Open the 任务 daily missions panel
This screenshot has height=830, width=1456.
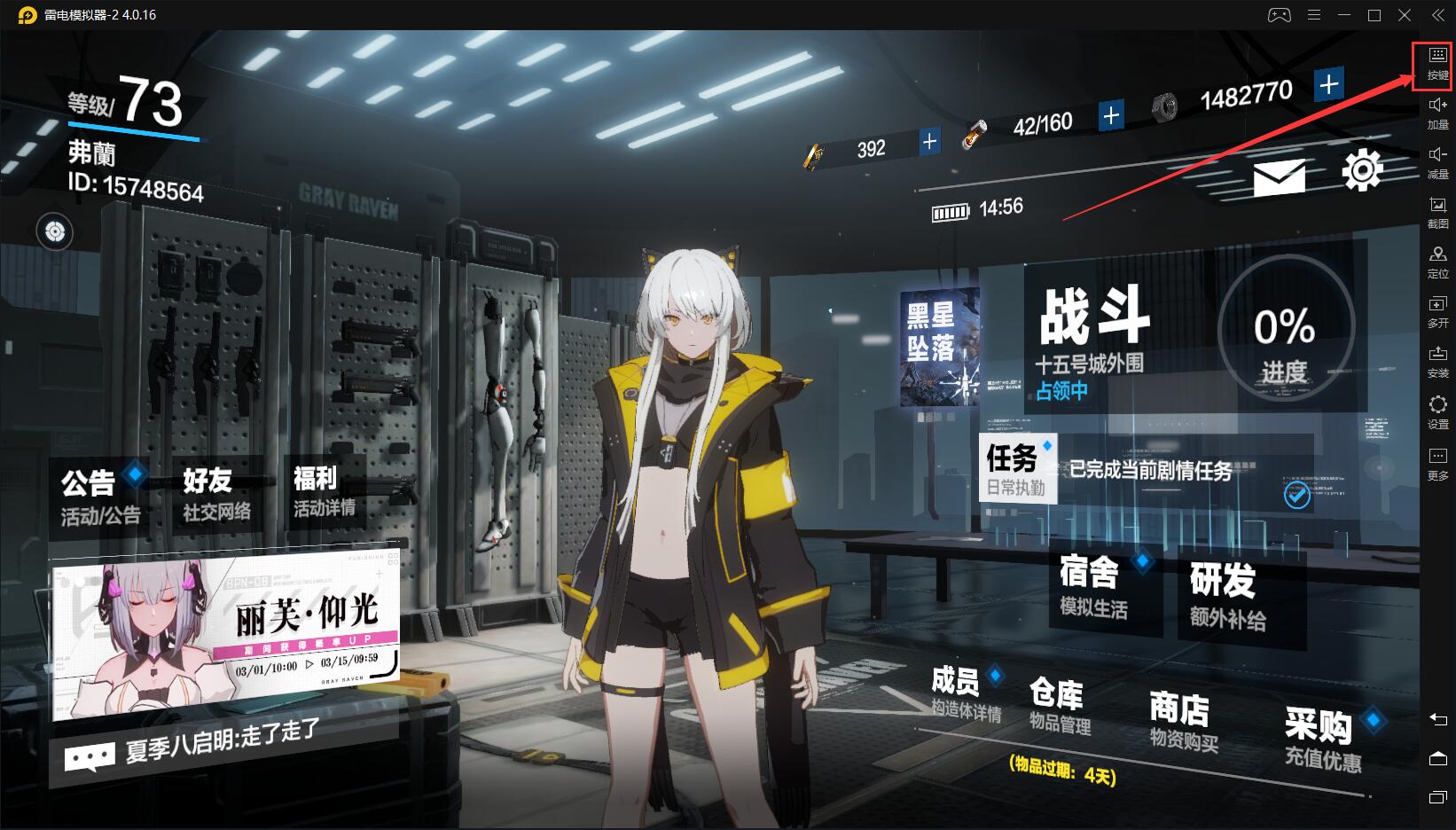click(x=1016, y=468)
